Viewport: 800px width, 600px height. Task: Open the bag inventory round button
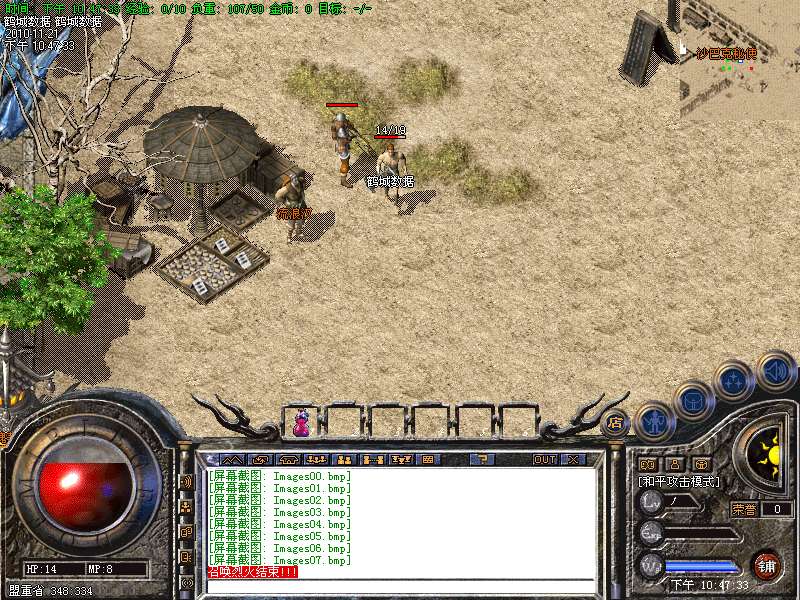coord(693,401)
